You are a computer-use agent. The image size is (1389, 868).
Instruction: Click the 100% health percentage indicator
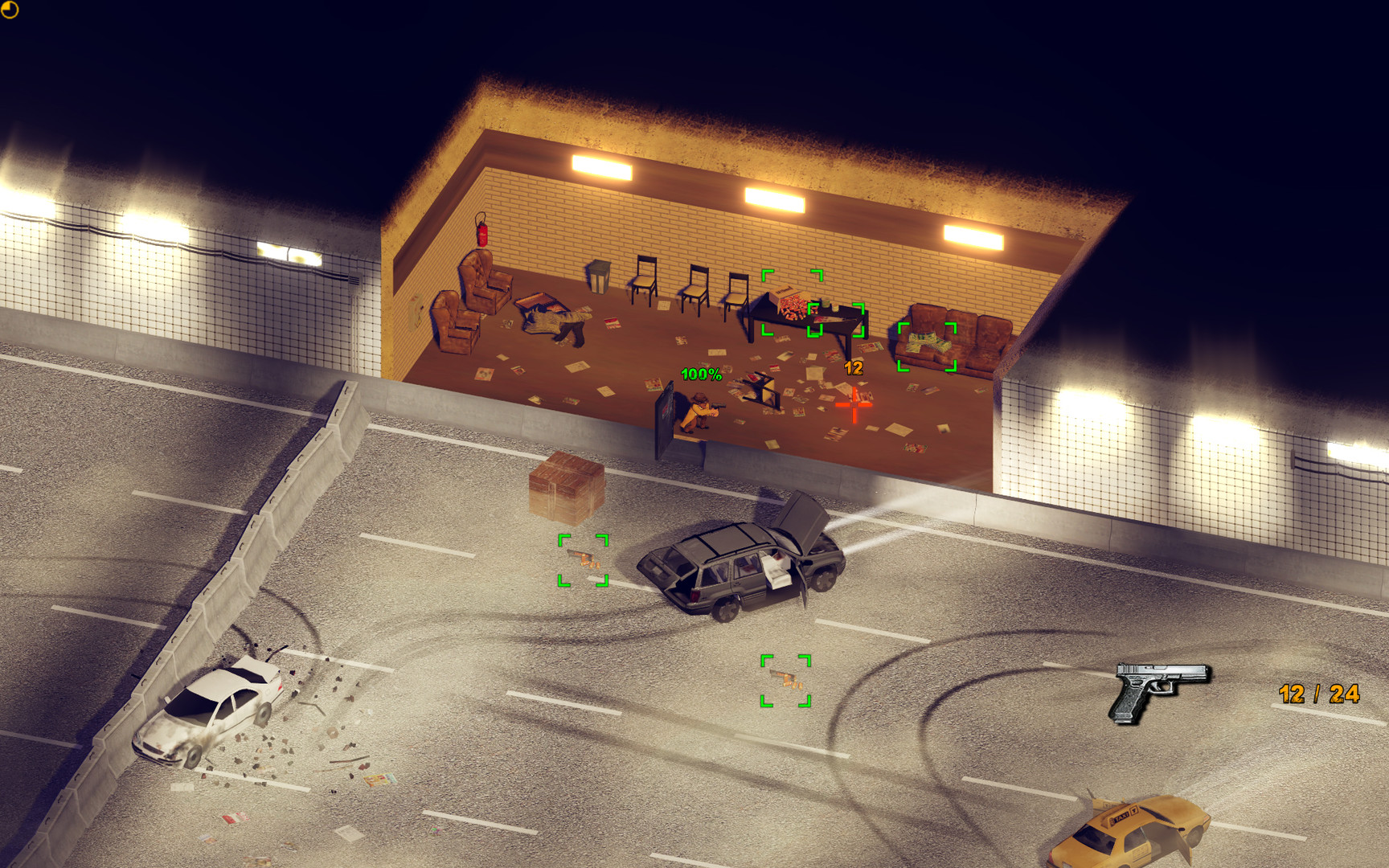click(x=700, y=374)
